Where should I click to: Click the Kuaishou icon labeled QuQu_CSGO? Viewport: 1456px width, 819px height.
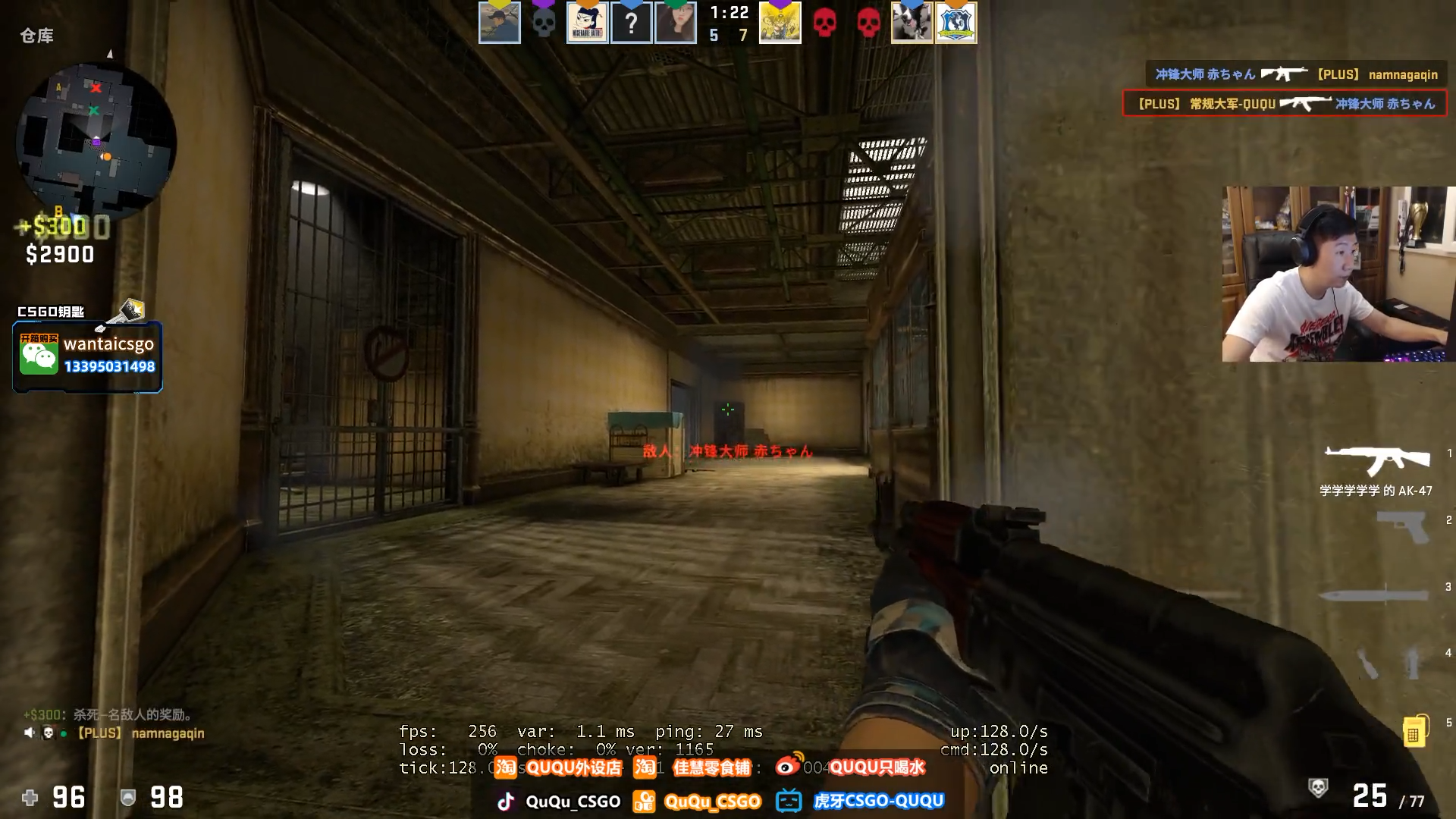[644, 801]
